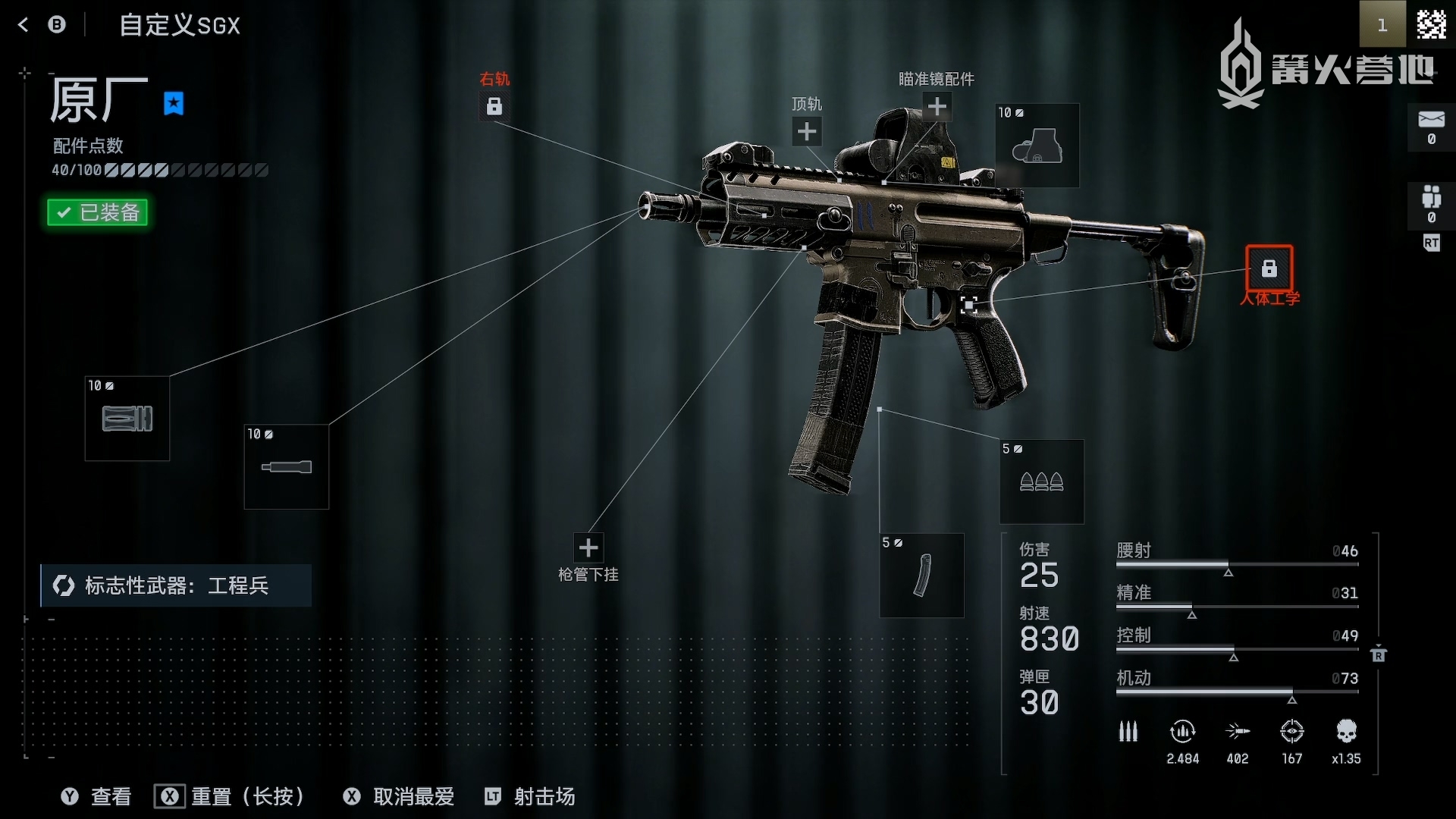
Task: Click the locked right rail (右轨) slot
Action: point(494,107)
